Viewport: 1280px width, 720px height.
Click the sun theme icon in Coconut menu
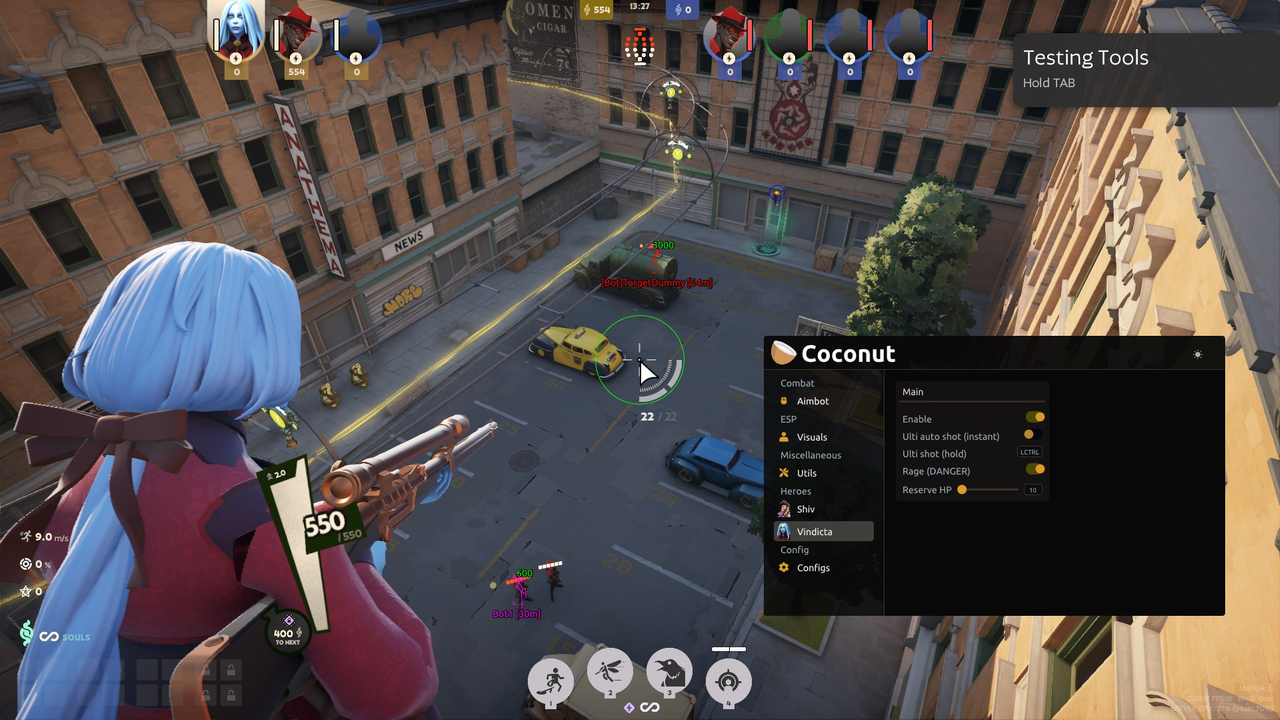[x=1196, y=353]
